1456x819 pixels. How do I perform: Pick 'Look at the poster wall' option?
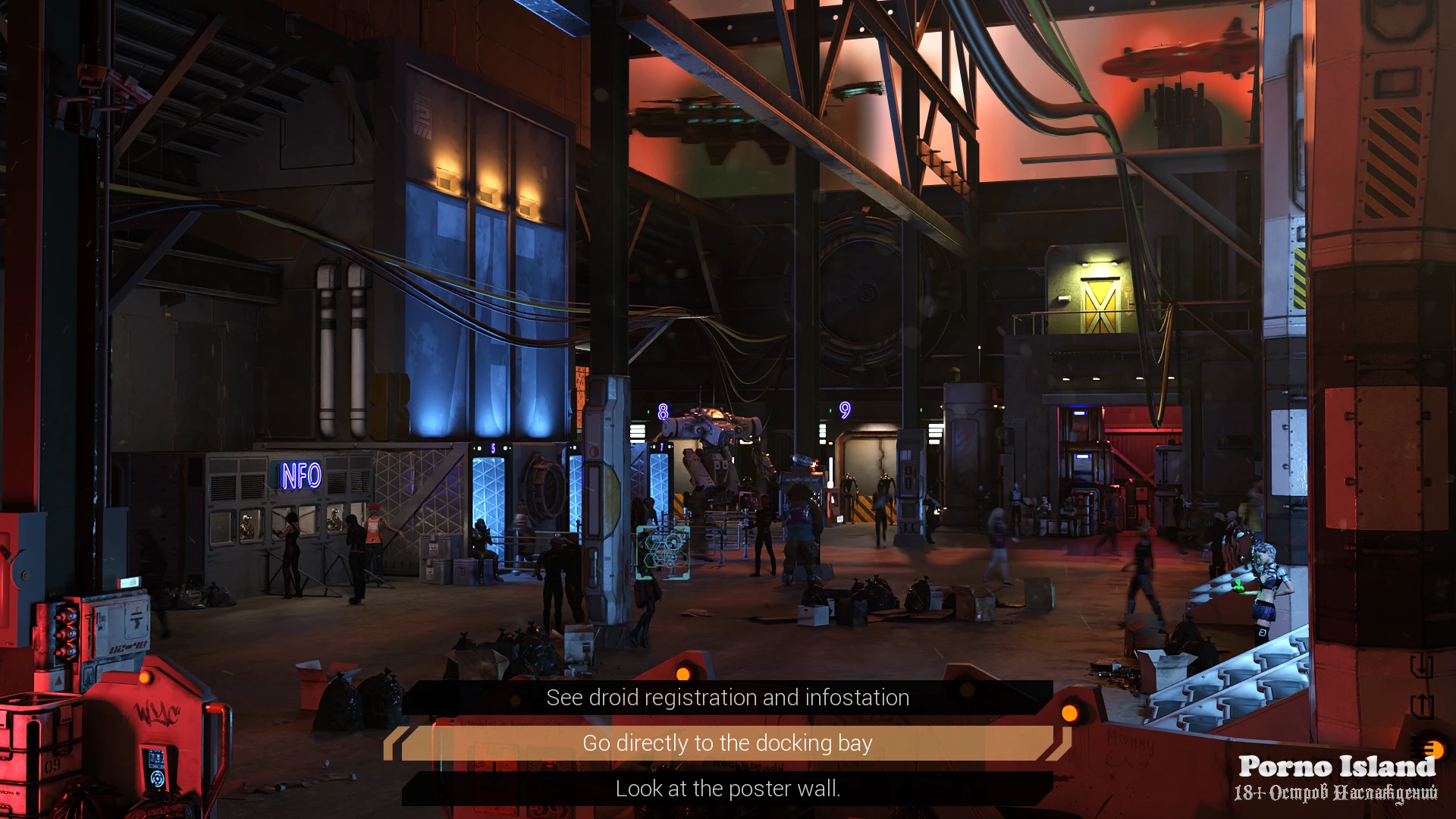pos(727,789)
